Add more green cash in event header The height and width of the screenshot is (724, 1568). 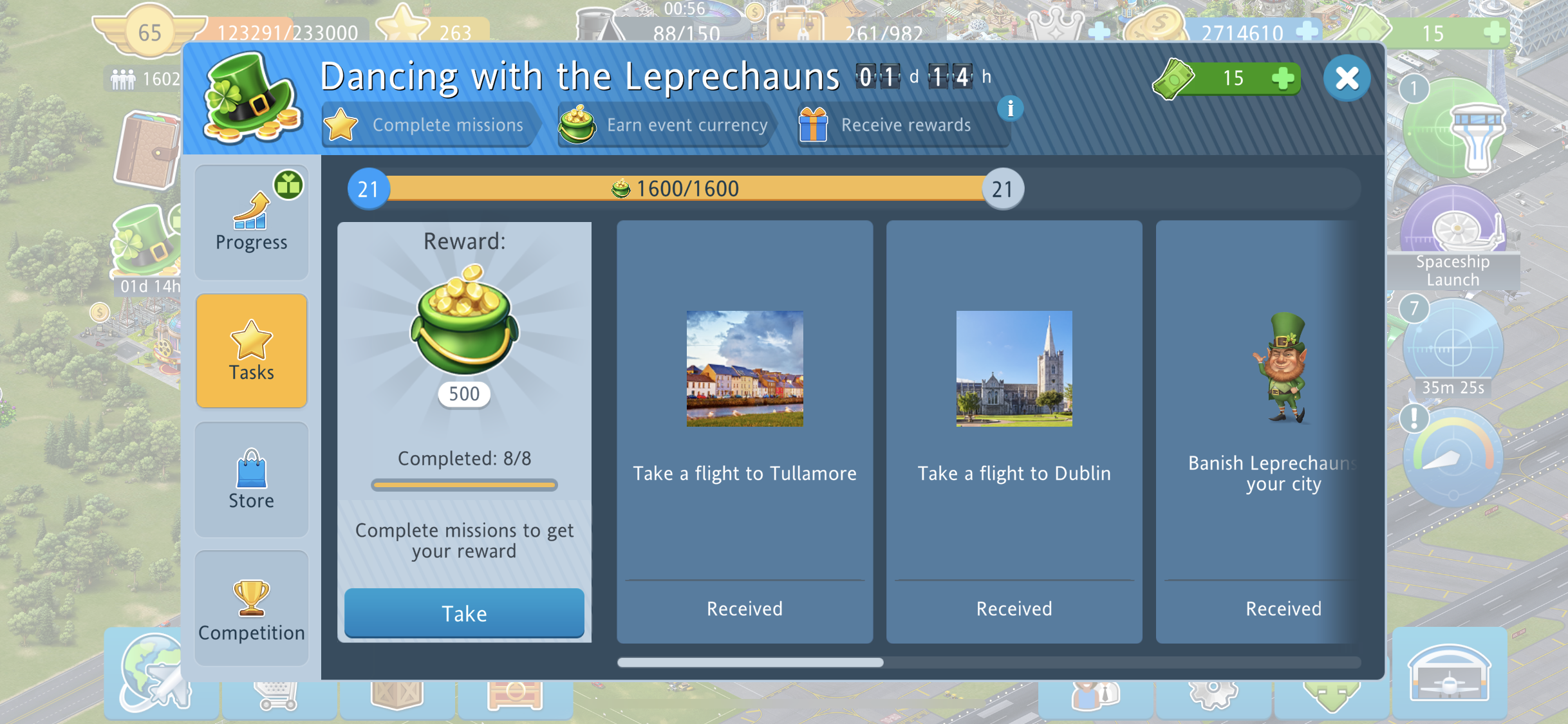[1282, 79]
